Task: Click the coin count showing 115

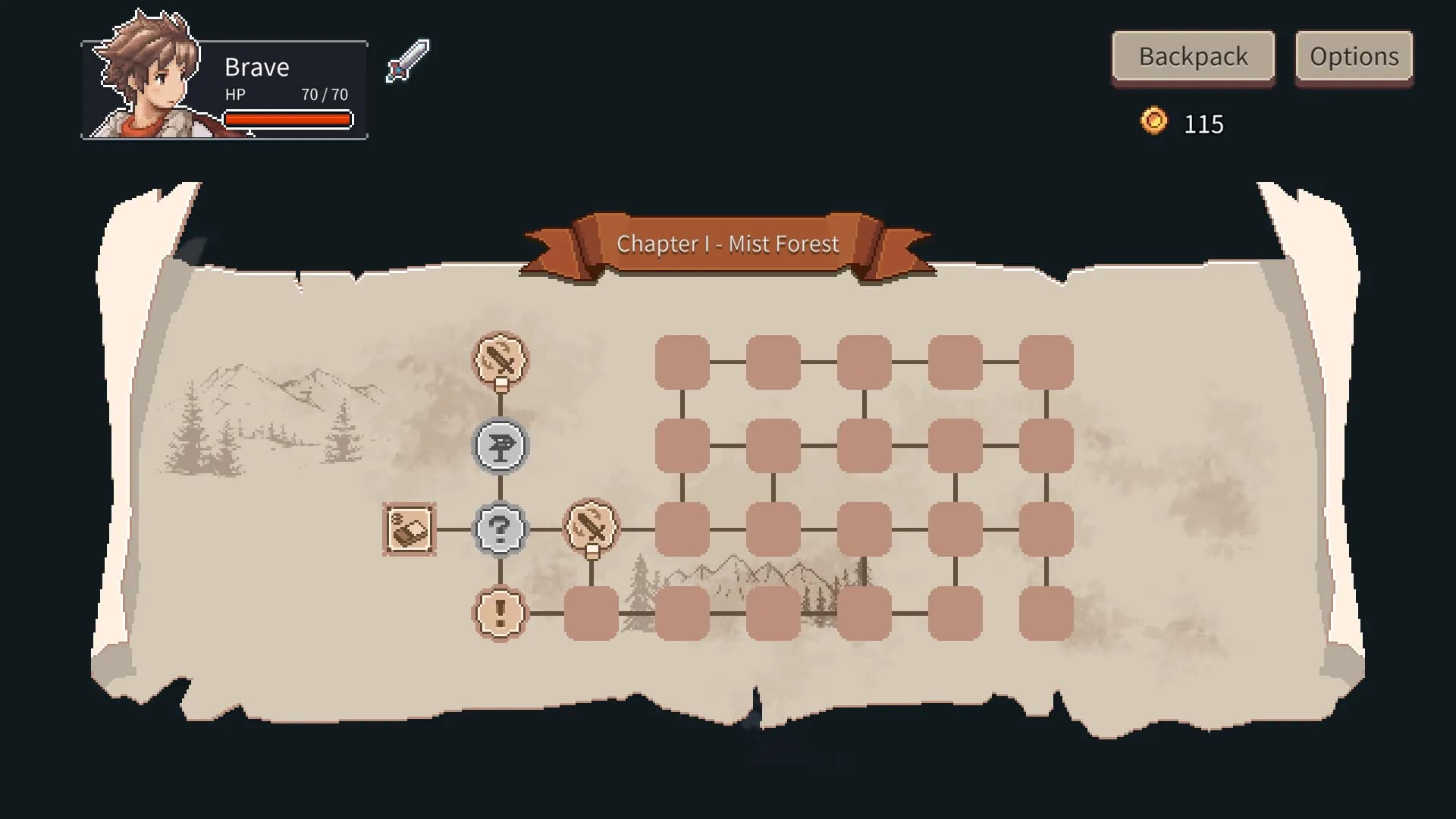Action: (x=1204, y=124)
